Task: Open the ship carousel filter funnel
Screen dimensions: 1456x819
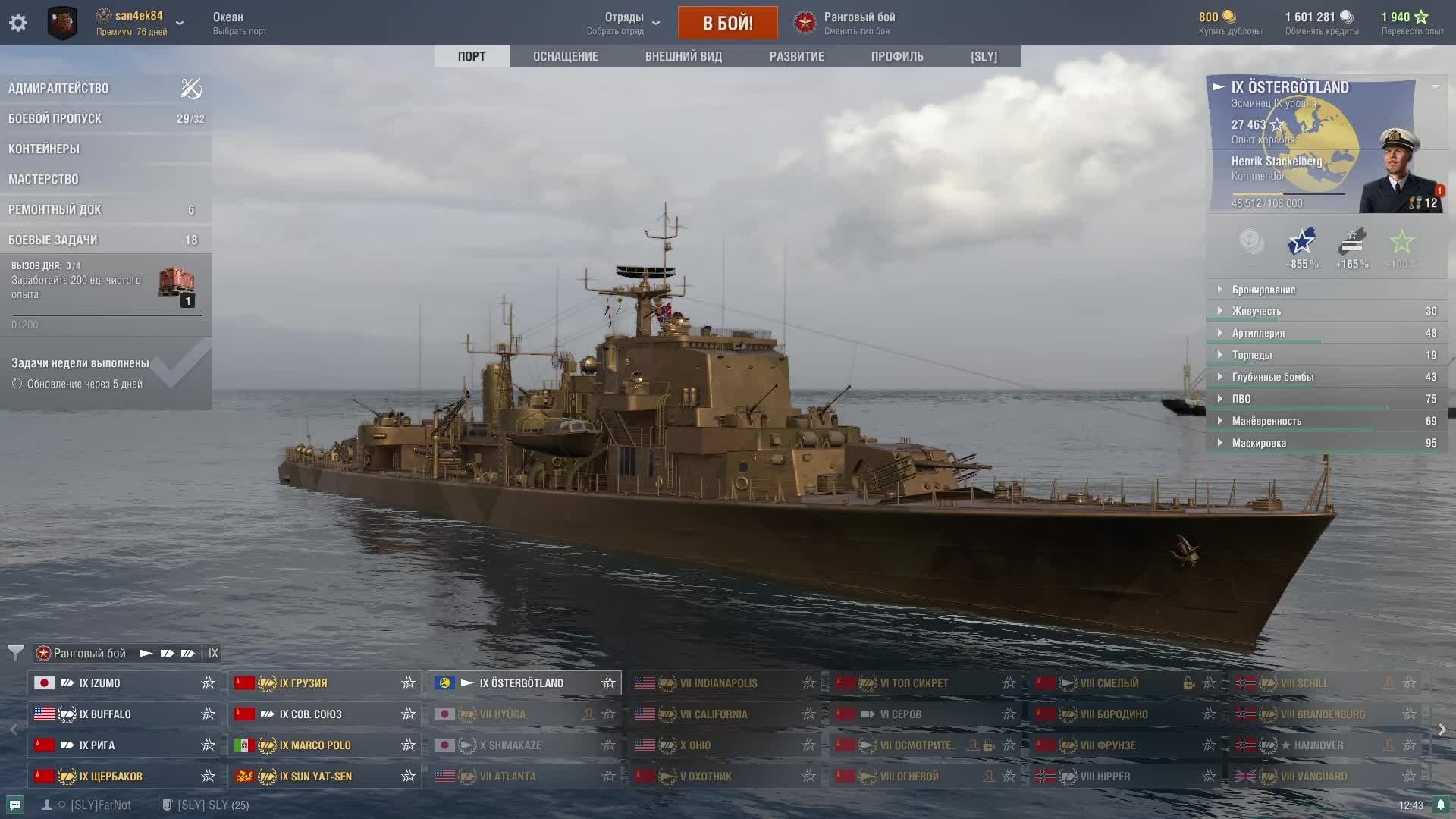Action: (15, 653)
